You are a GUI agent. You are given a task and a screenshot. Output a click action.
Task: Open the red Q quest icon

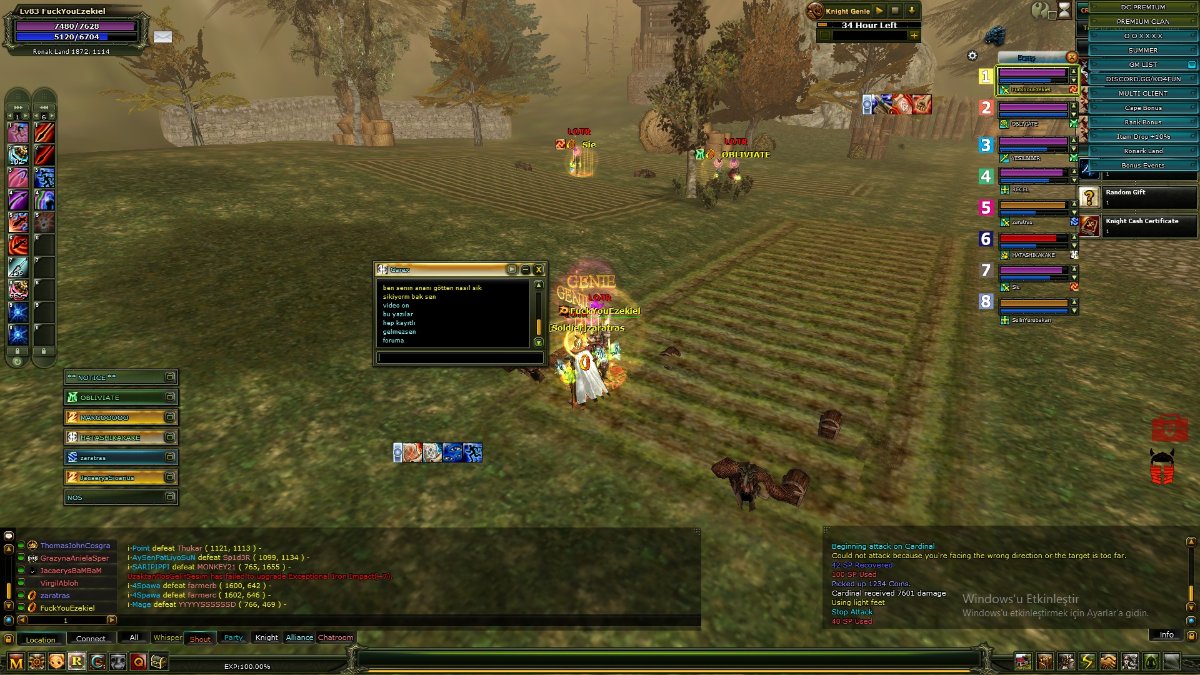(138, 661)
